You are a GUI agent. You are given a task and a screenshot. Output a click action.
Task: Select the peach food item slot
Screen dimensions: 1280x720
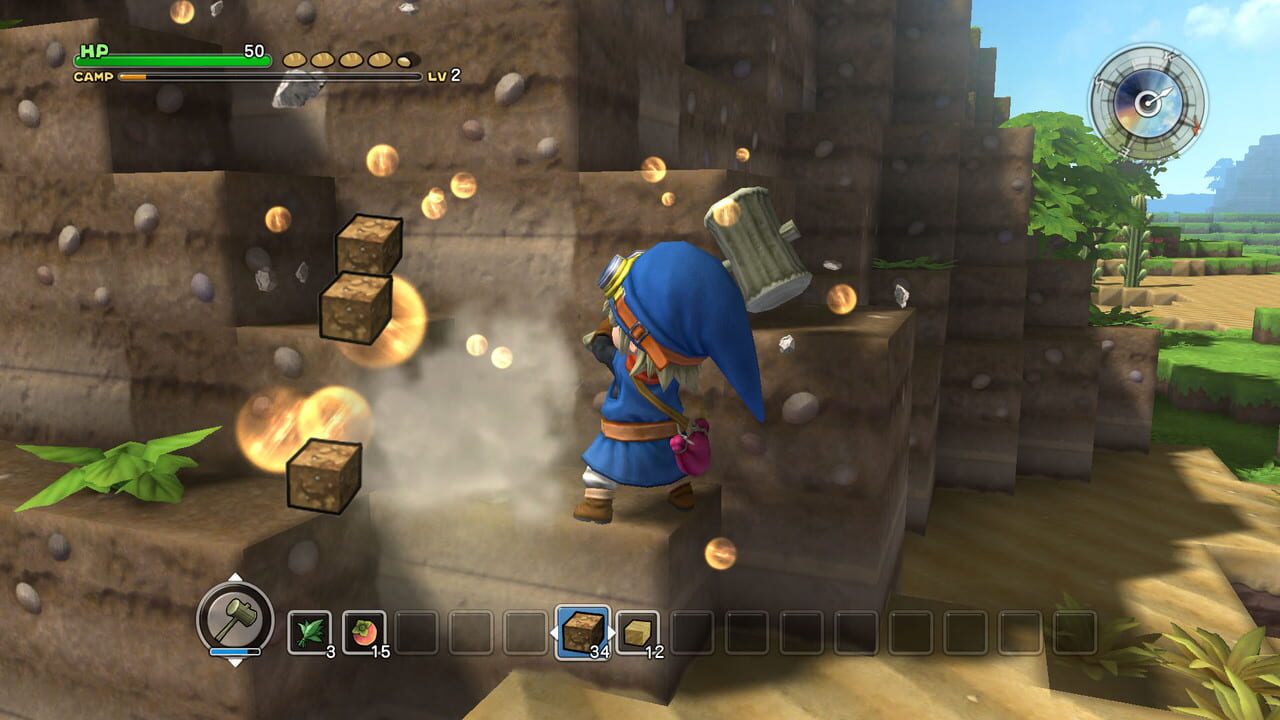(x=363, y=631)
